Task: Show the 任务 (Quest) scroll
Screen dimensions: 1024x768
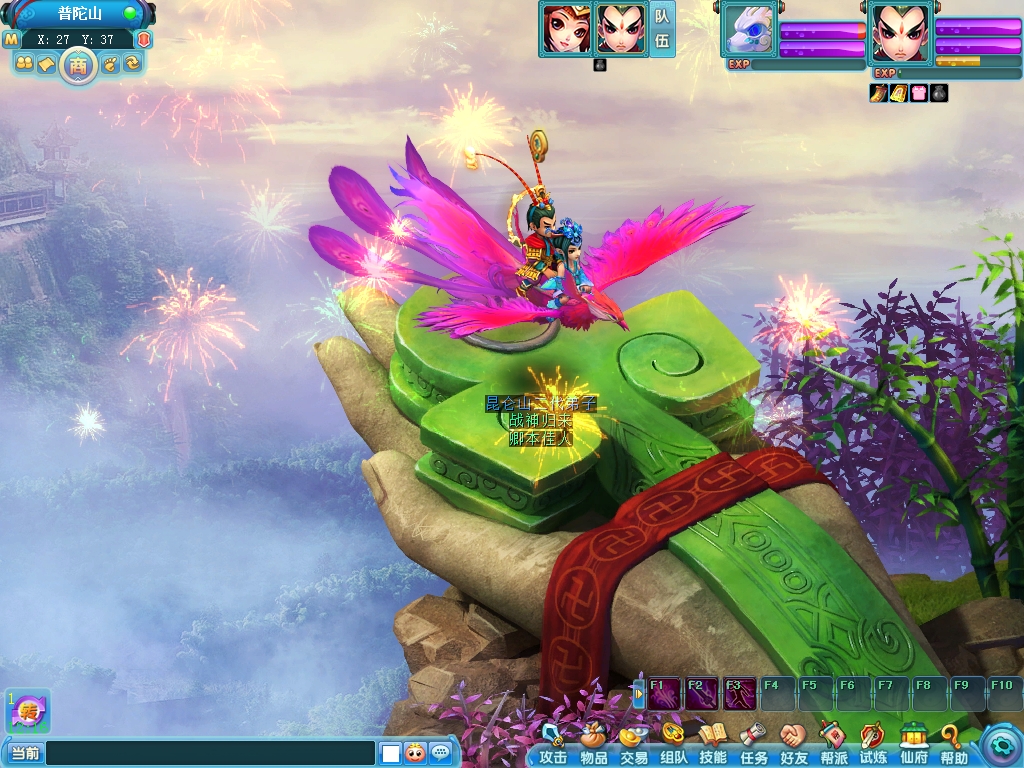Action: tap(753, 744)
